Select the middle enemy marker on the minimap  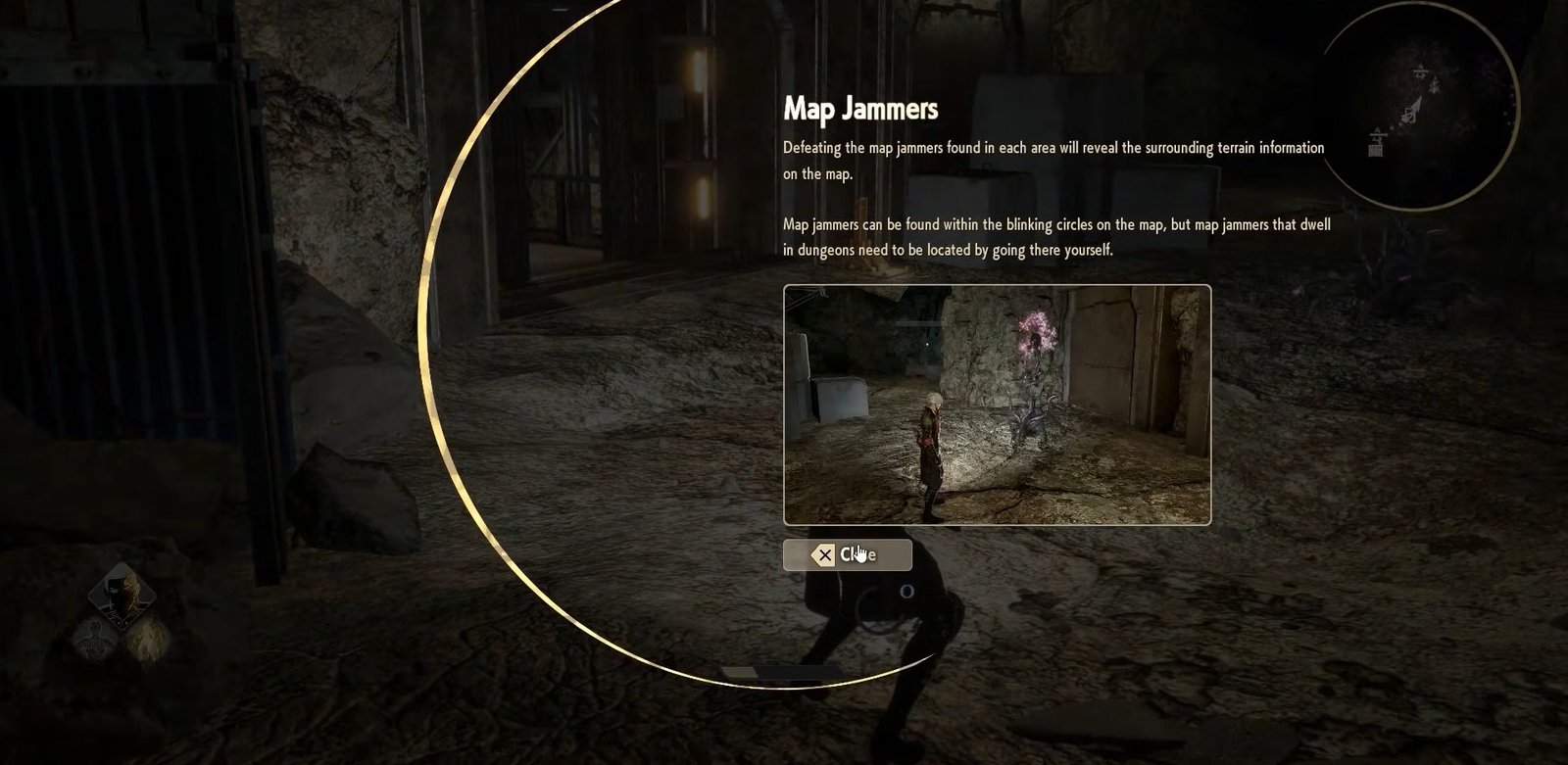coord(1433,85)
